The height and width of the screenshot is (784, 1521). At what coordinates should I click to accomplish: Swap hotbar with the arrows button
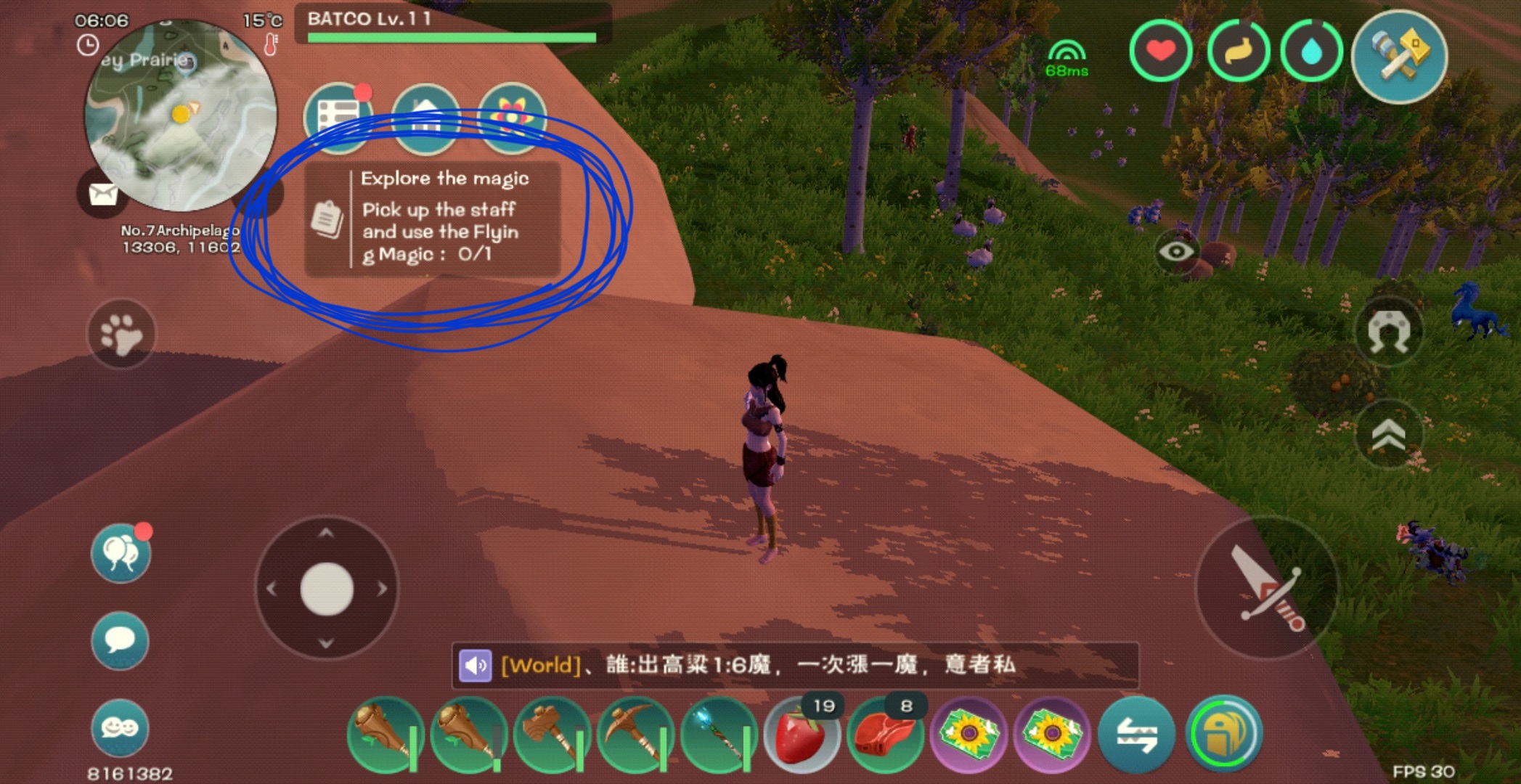click(x=1136, y=734)
